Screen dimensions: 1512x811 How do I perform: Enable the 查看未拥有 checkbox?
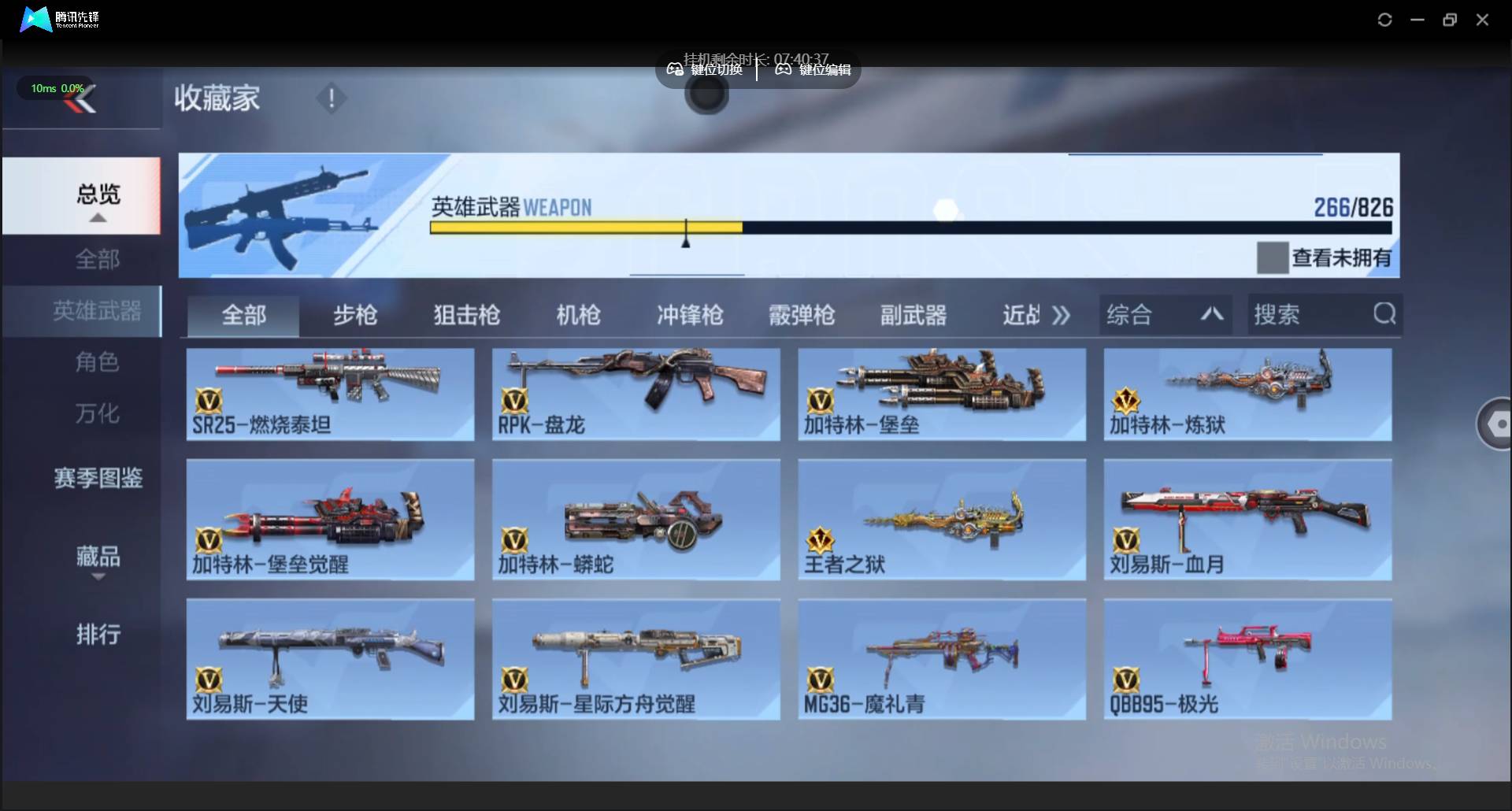tap(1273, 257)
